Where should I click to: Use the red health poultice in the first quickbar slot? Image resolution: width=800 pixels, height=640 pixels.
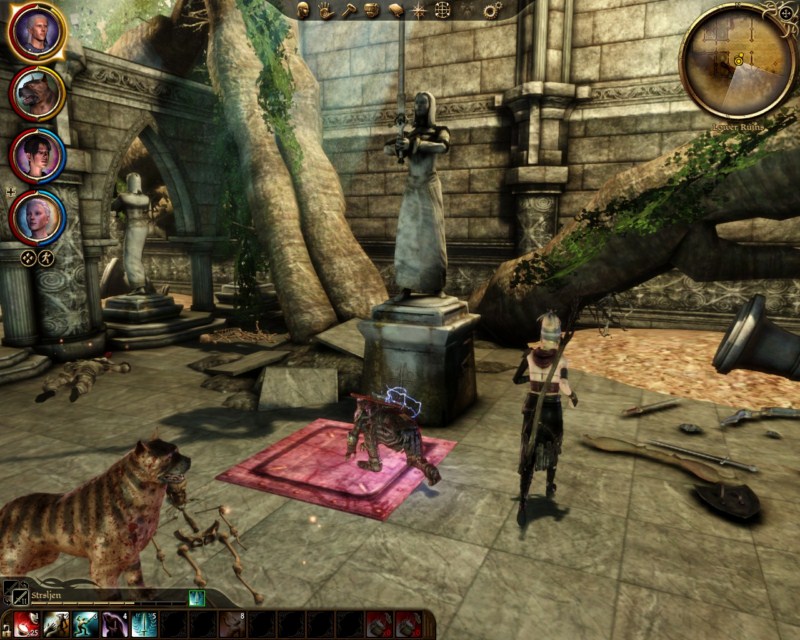click(x=27, y=625)
